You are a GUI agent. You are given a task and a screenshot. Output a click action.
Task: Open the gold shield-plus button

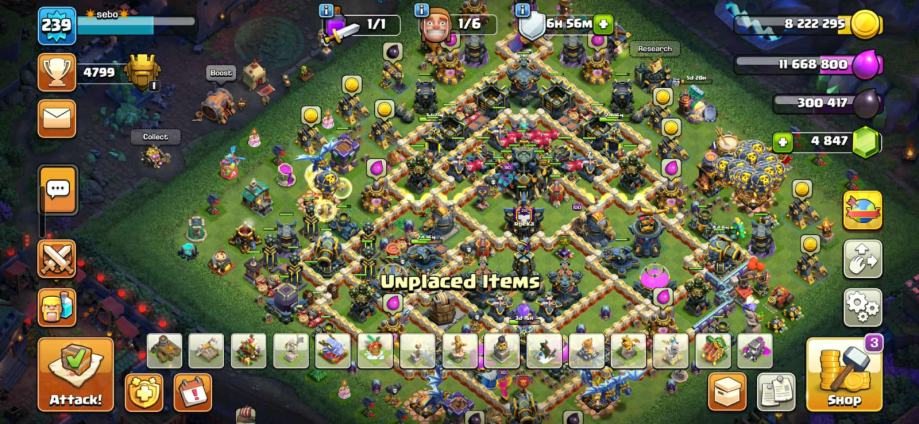tap(145, 392)
